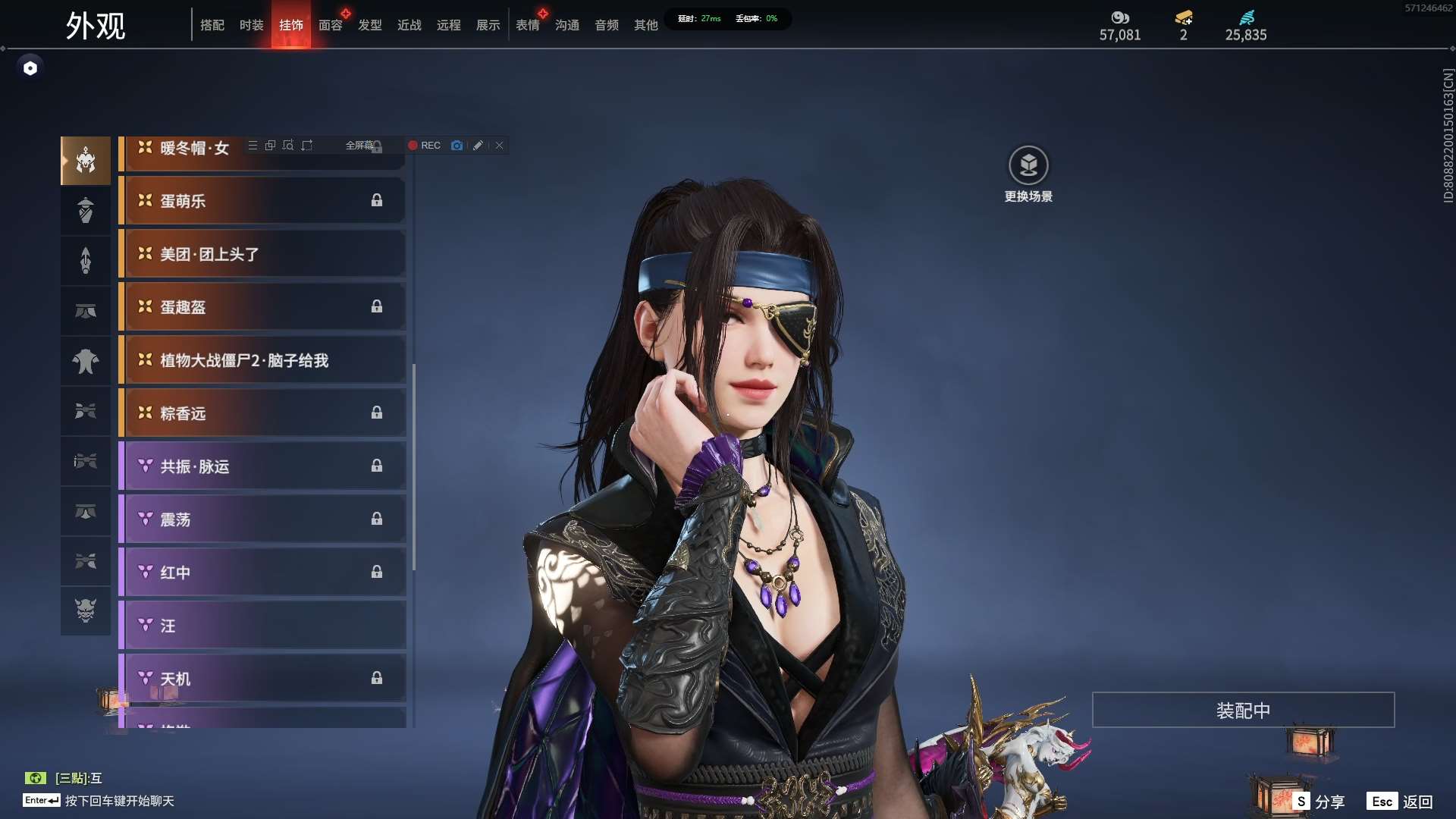Switch to the 时装 tab

pyautogui.click(x=251, y=25)
